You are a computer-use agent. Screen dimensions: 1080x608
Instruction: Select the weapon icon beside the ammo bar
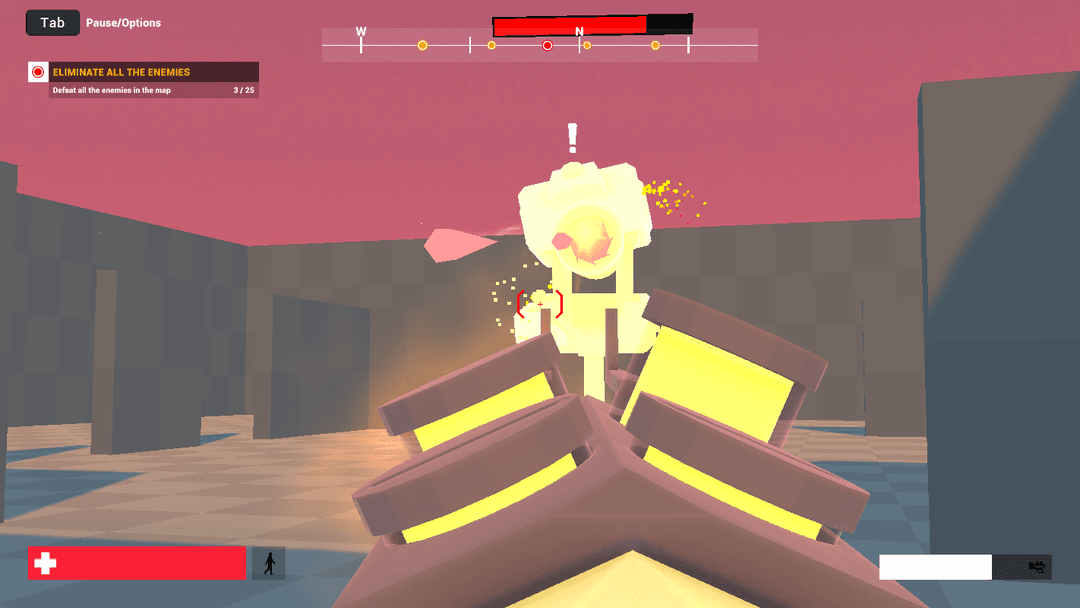pyautogui.click(x=1037, y=567)
